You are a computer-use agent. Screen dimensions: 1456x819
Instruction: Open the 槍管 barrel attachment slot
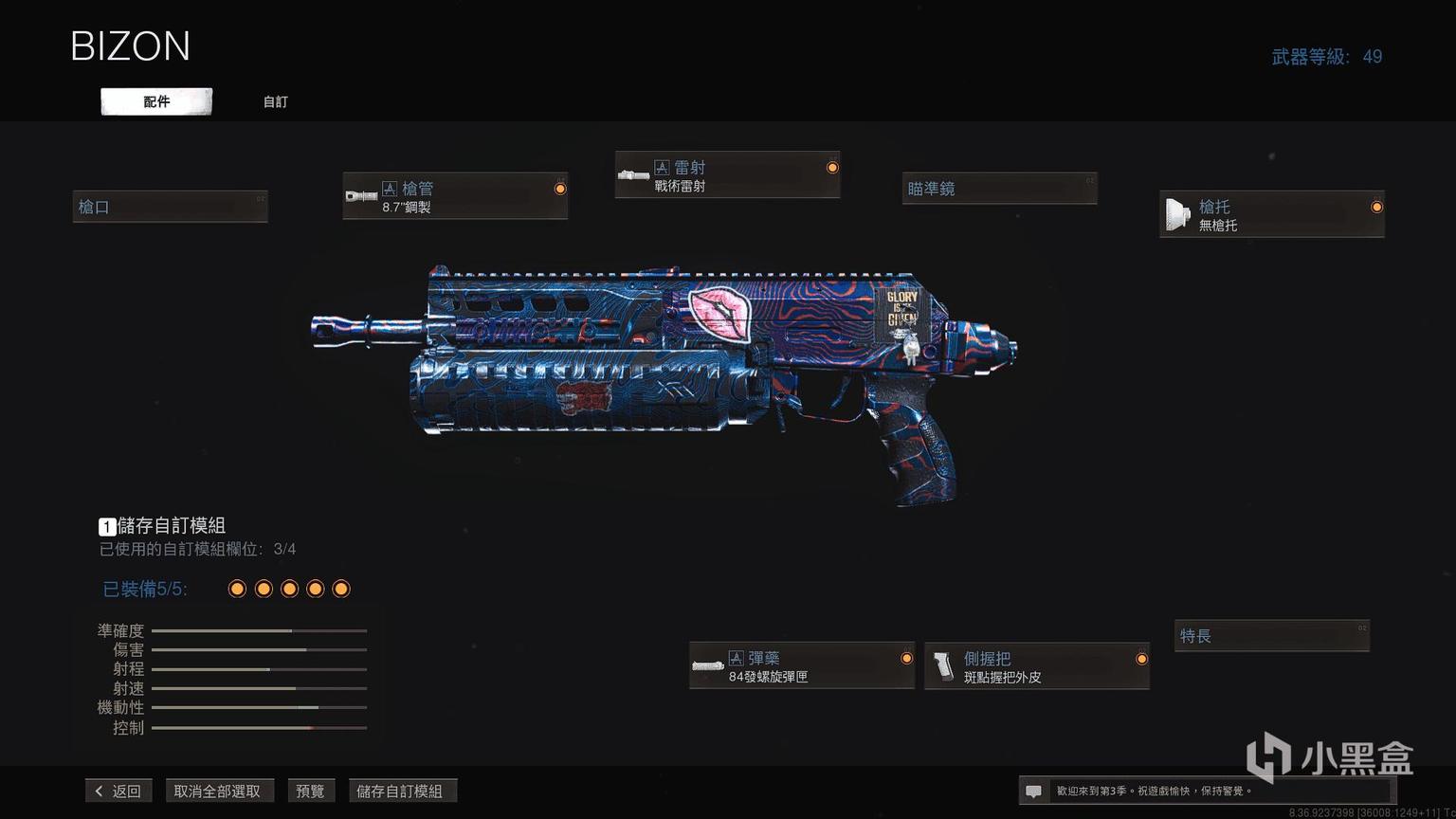pos(455,196)
